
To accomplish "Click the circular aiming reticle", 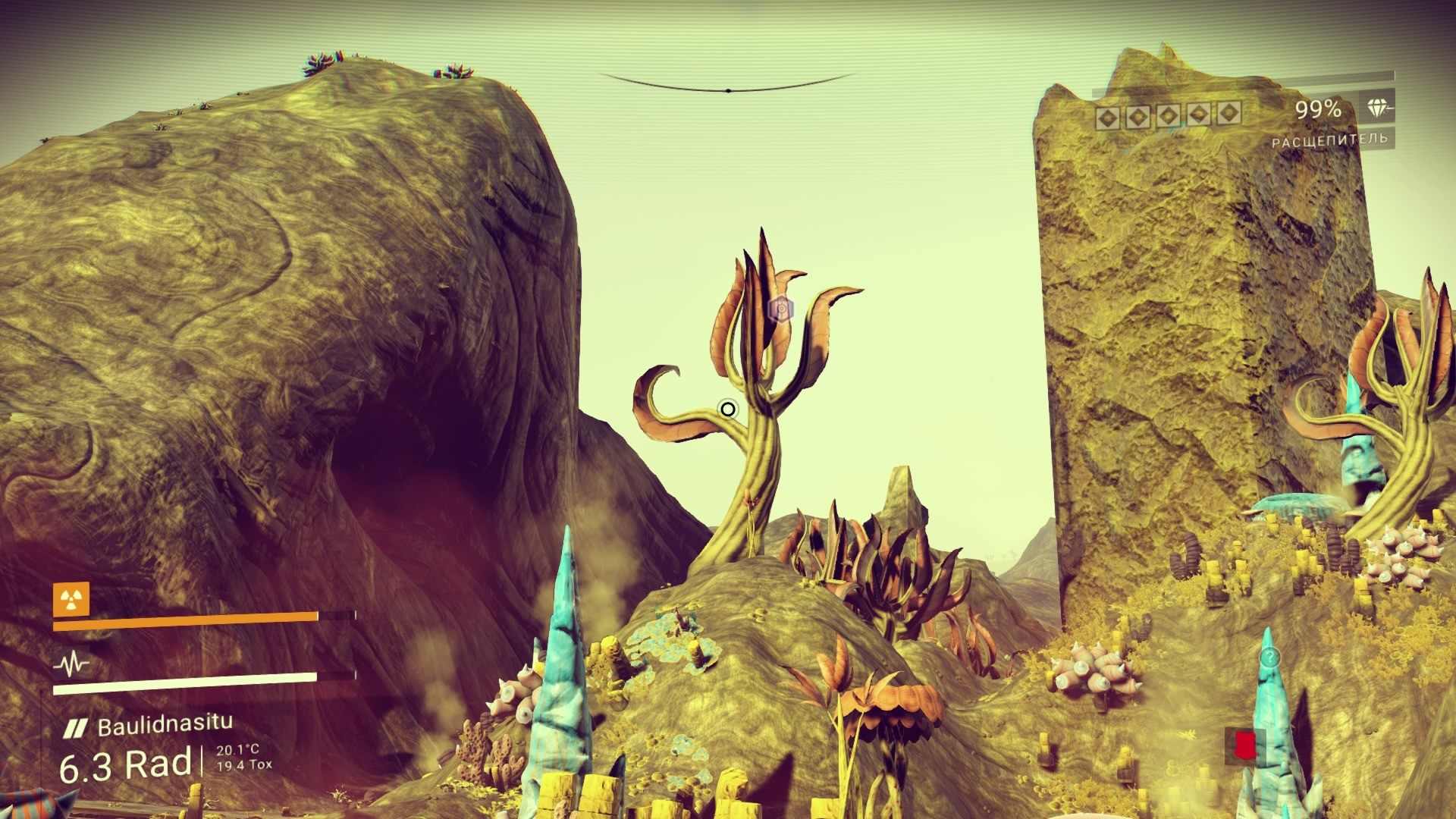I will pyautogui.click(x=727, y=409).
